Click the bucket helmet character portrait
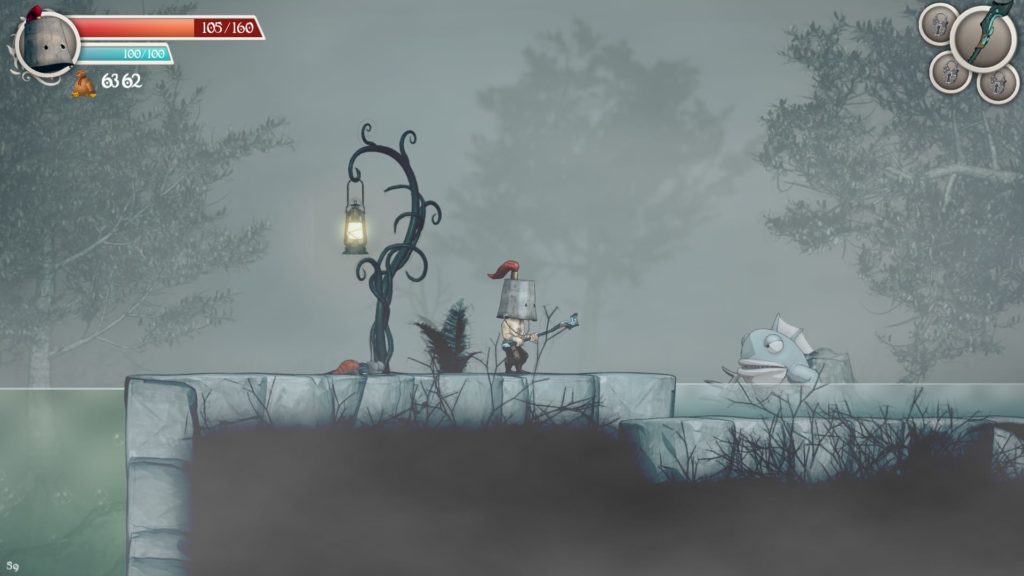Viewport: 1024px width, 576px height. point(46,44)
